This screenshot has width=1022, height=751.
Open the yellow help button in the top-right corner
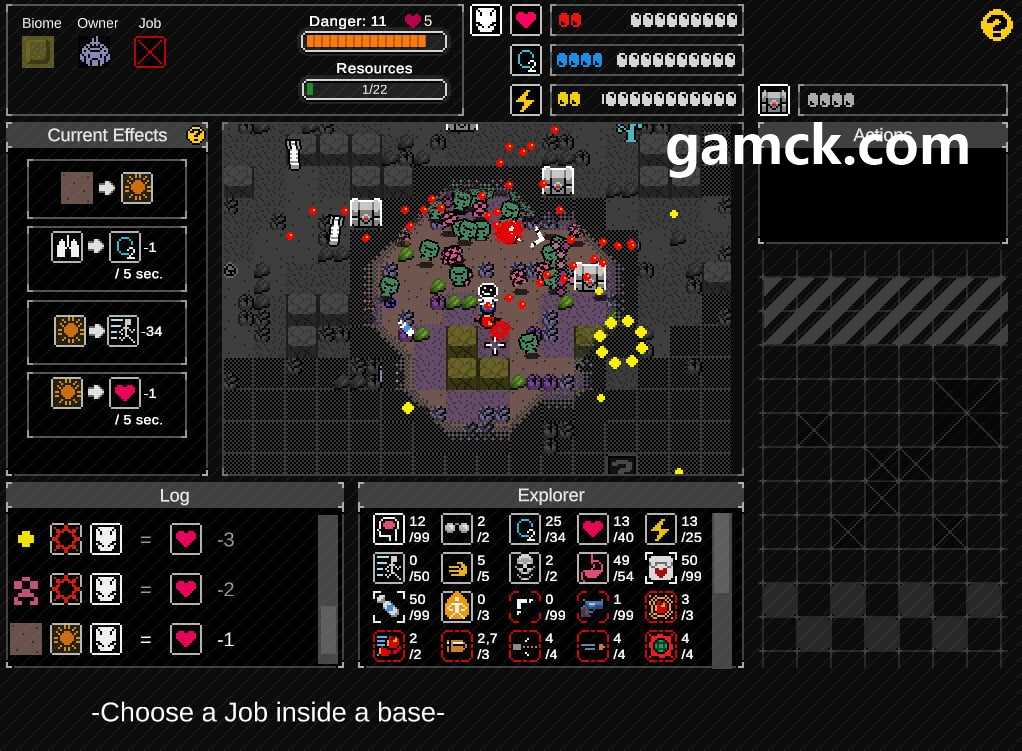tap(996, 25)
